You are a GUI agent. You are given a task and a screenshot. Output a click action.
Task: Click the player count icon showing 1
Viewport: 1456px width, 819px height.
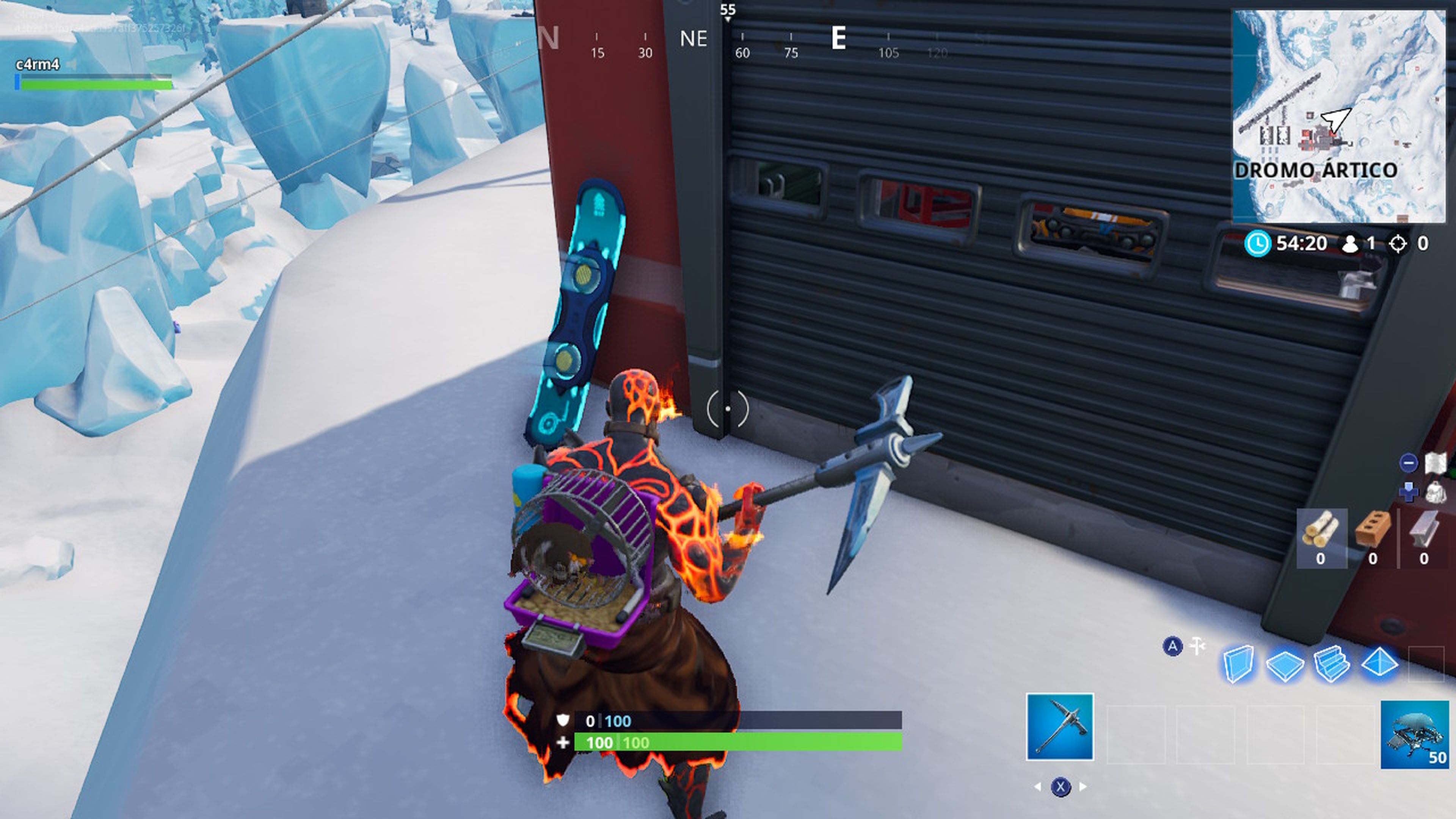1350,243
